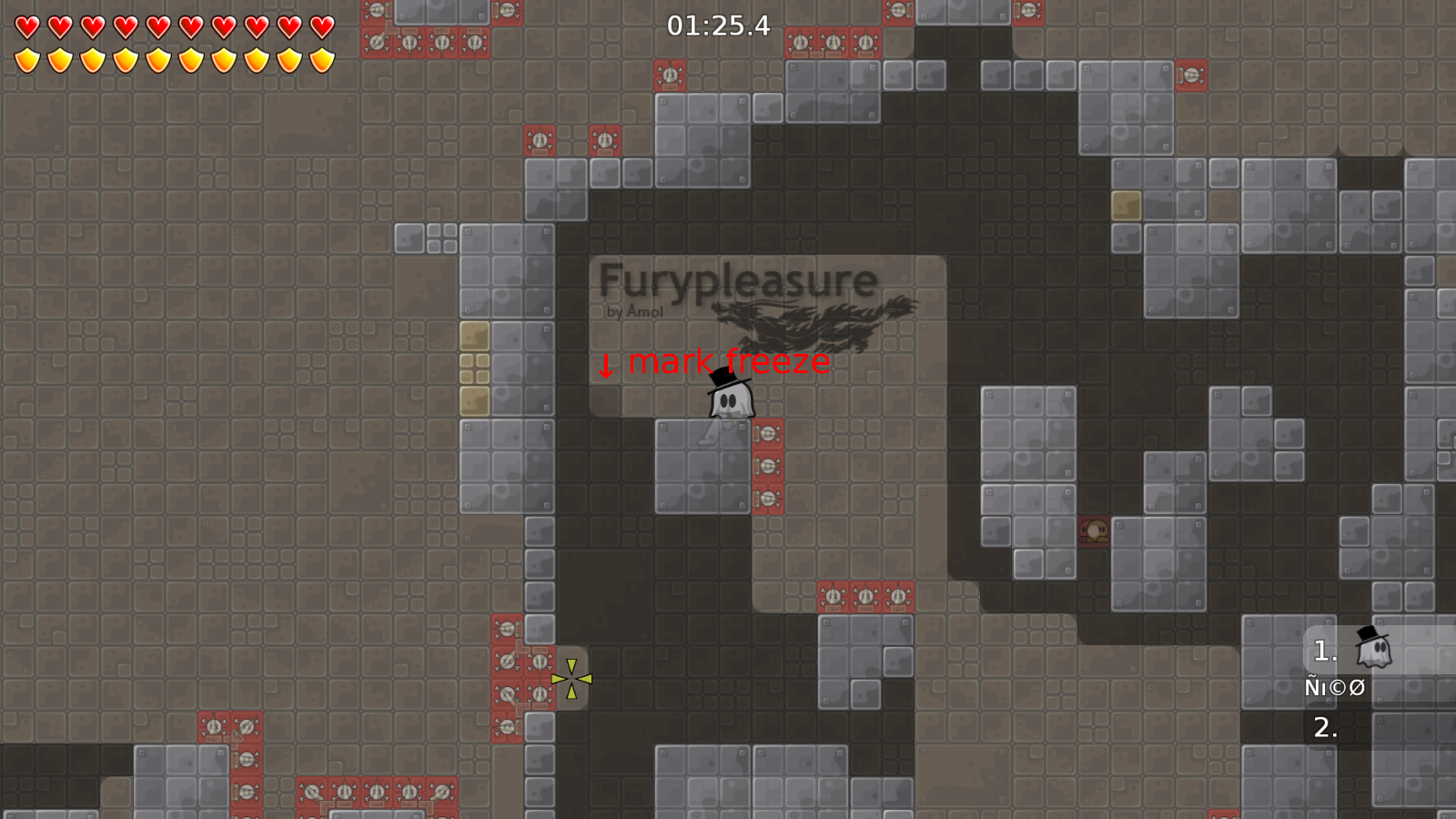Screen dimensions: 1456x819
Task: Click the ghost avatar beside leaderboard rank 1
Action: [x=1376, y=649]
